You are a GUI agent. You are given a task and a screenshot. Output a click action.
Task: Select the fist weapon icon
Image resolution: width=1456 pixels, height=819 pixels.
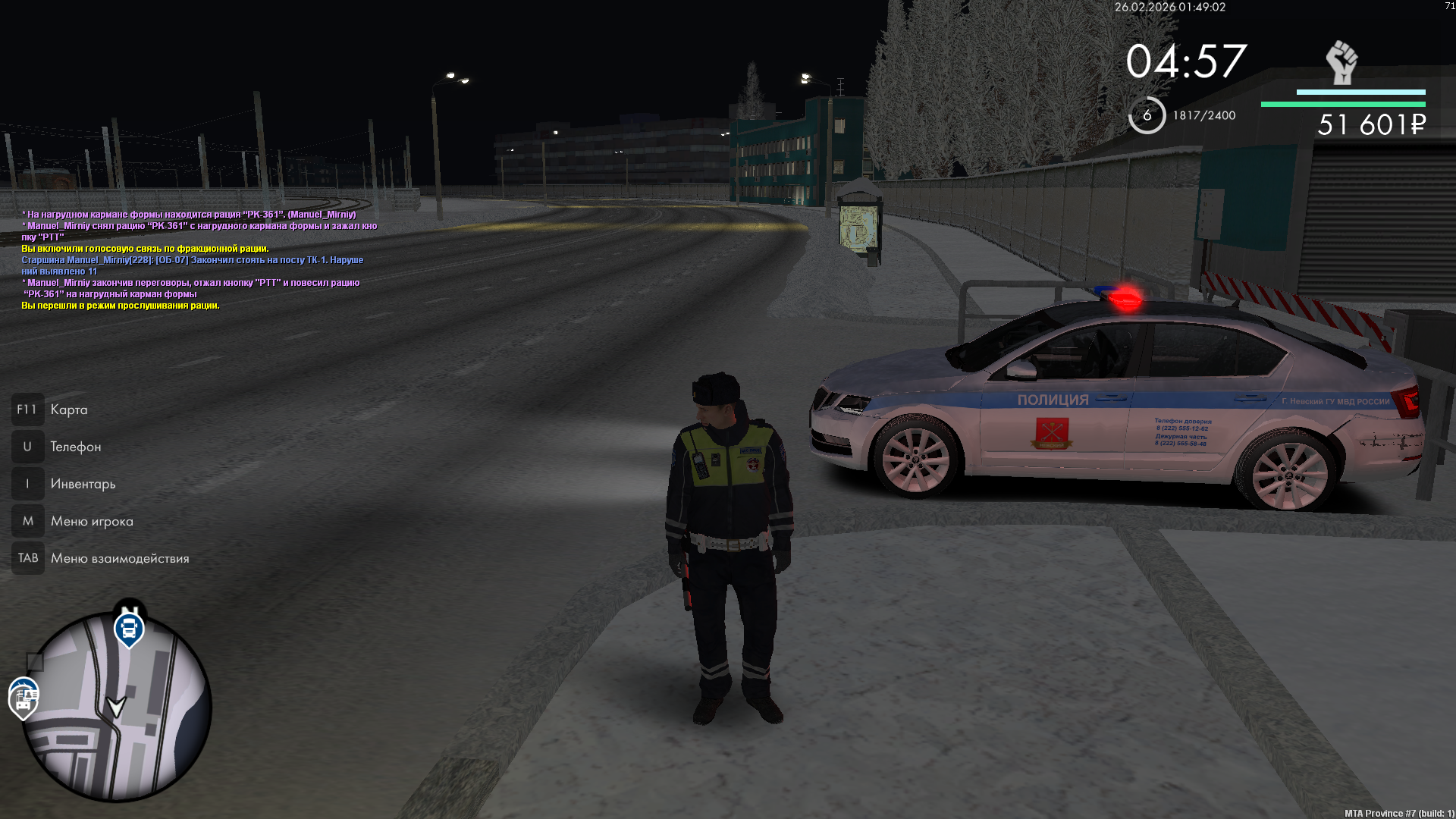[x=1341, y=62]
